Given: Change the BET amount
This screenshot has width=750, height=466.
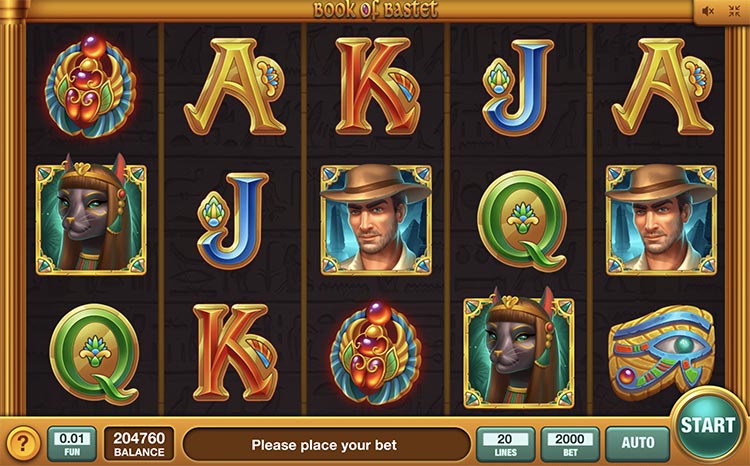Looking at the screenshot, I should coord(569,443).
